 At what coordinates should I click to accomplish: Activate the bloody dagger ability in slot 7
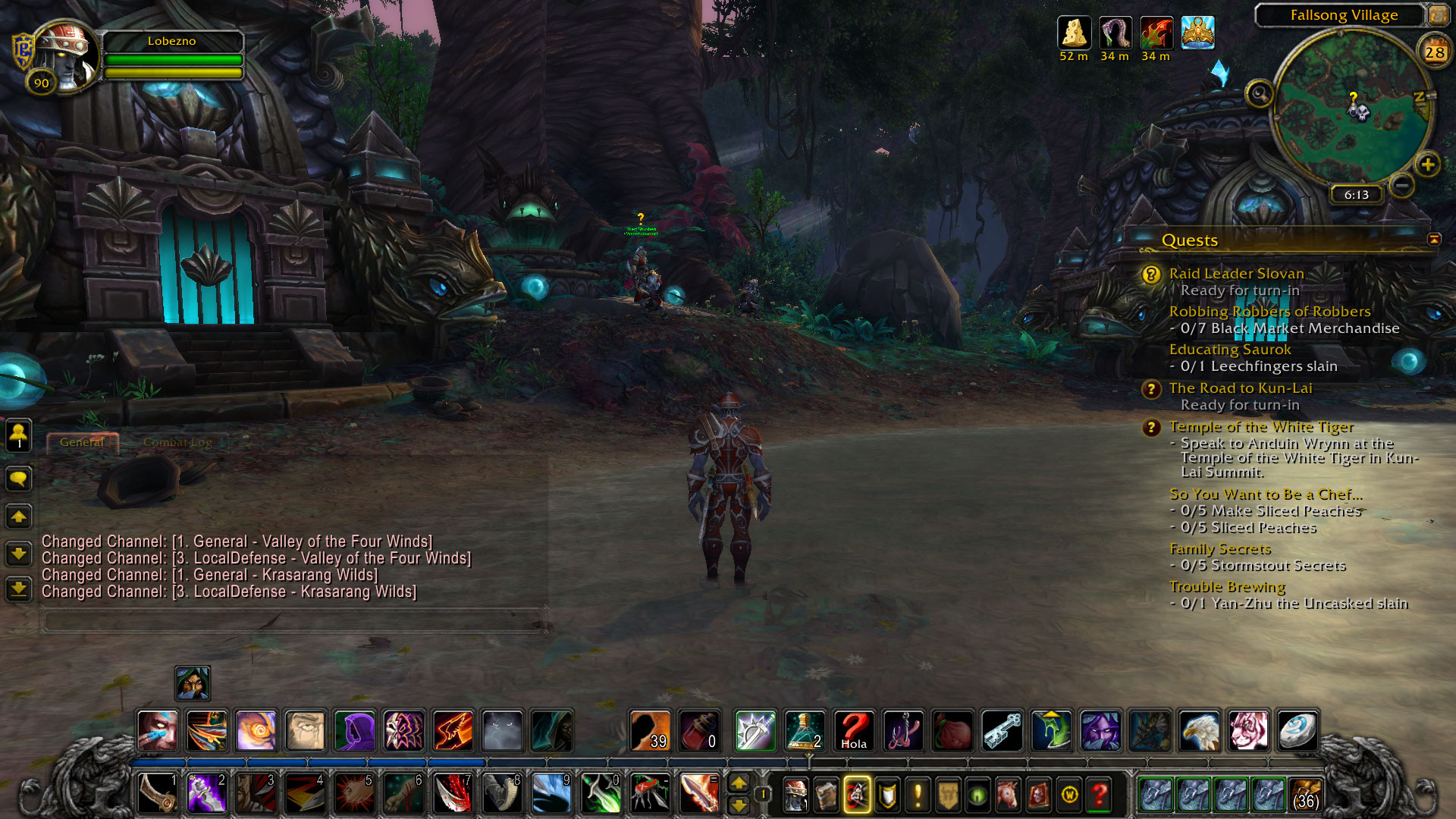453,794
